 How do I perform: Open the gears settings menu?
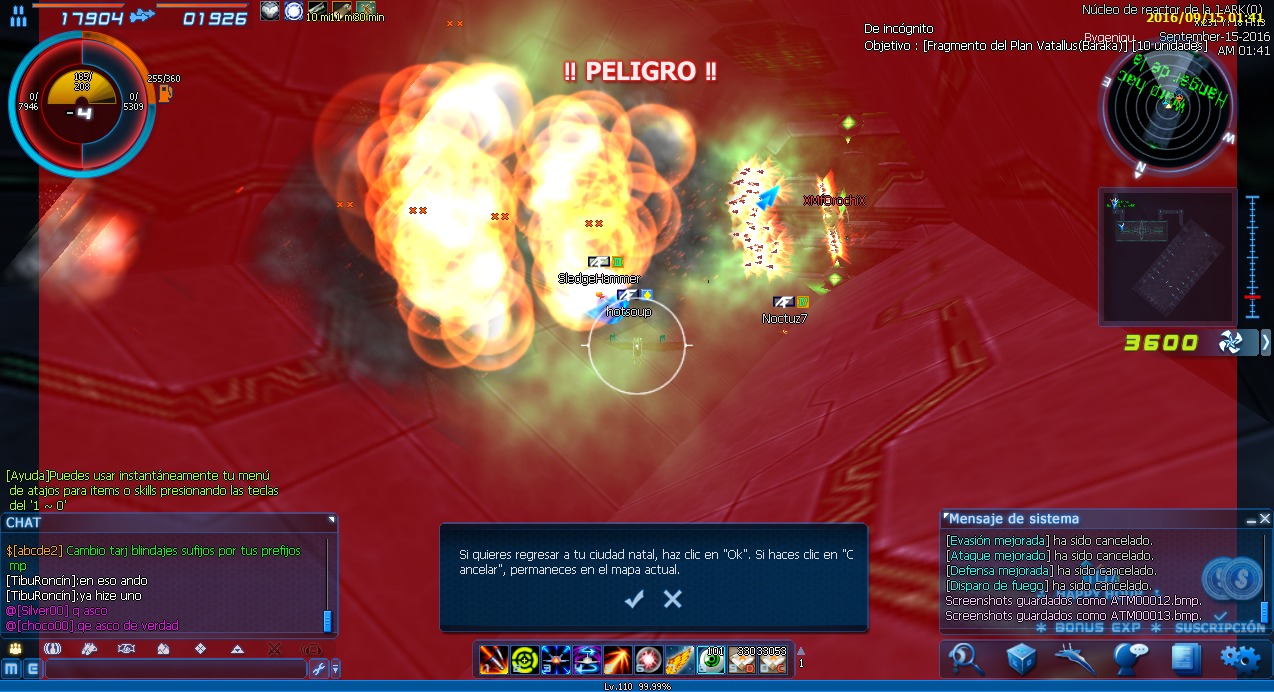[1239, 658]
